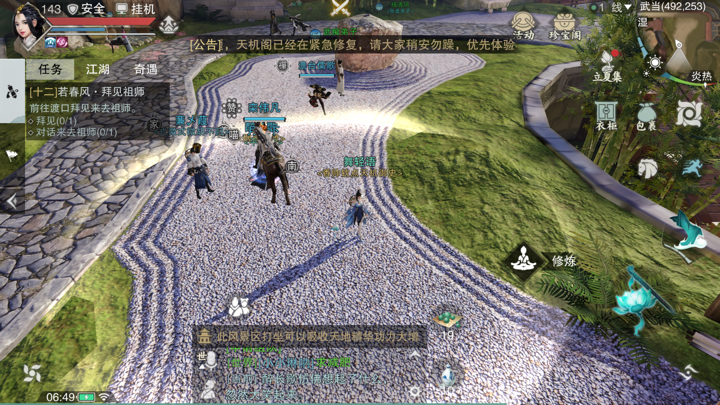Viewport: 720px width, 405px height.
Task: Open the 包裹 inventory bag
Action: (x=647, y=114)
